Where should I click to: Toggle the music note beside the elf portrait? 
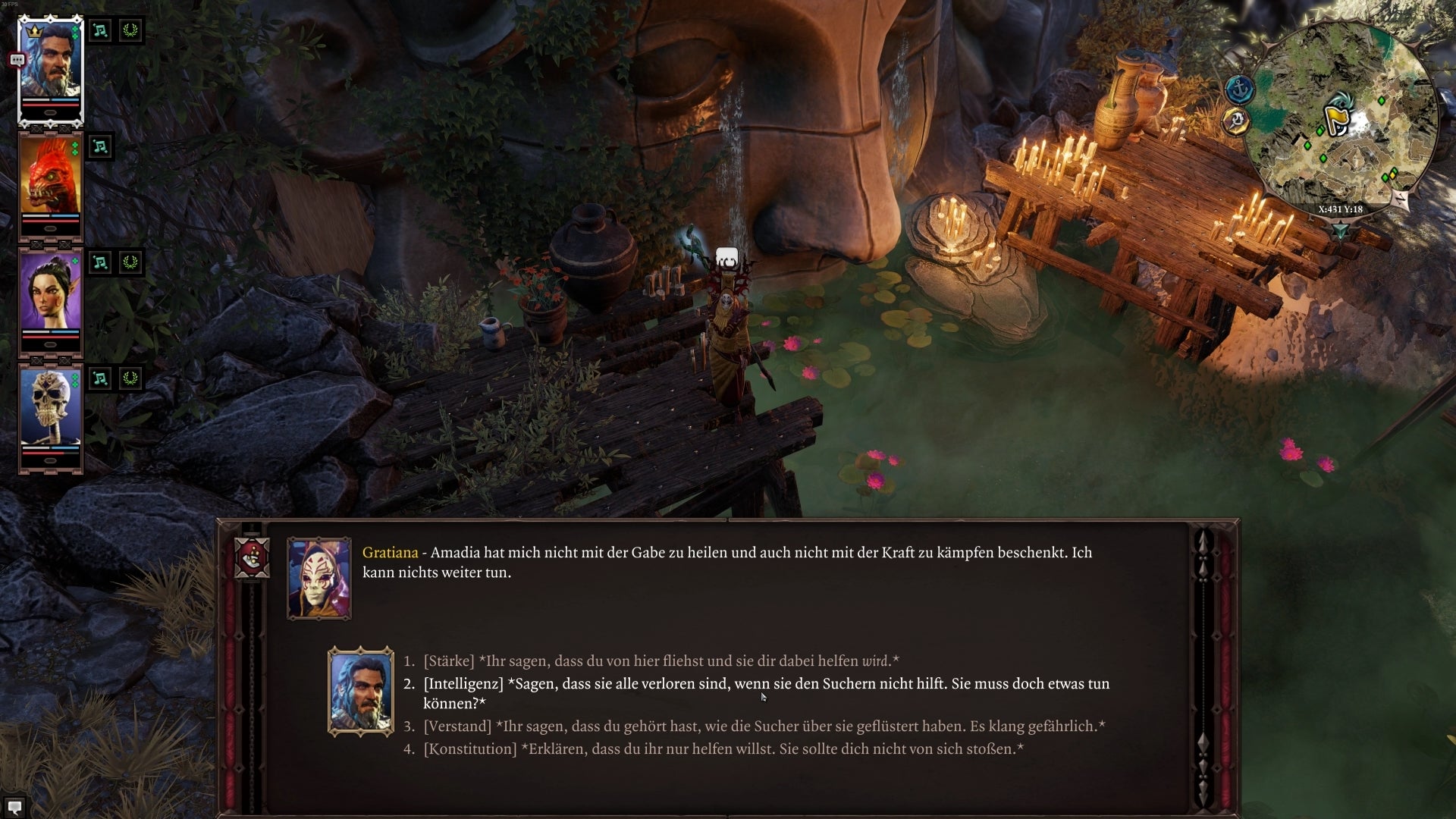[x=99, y=262]
